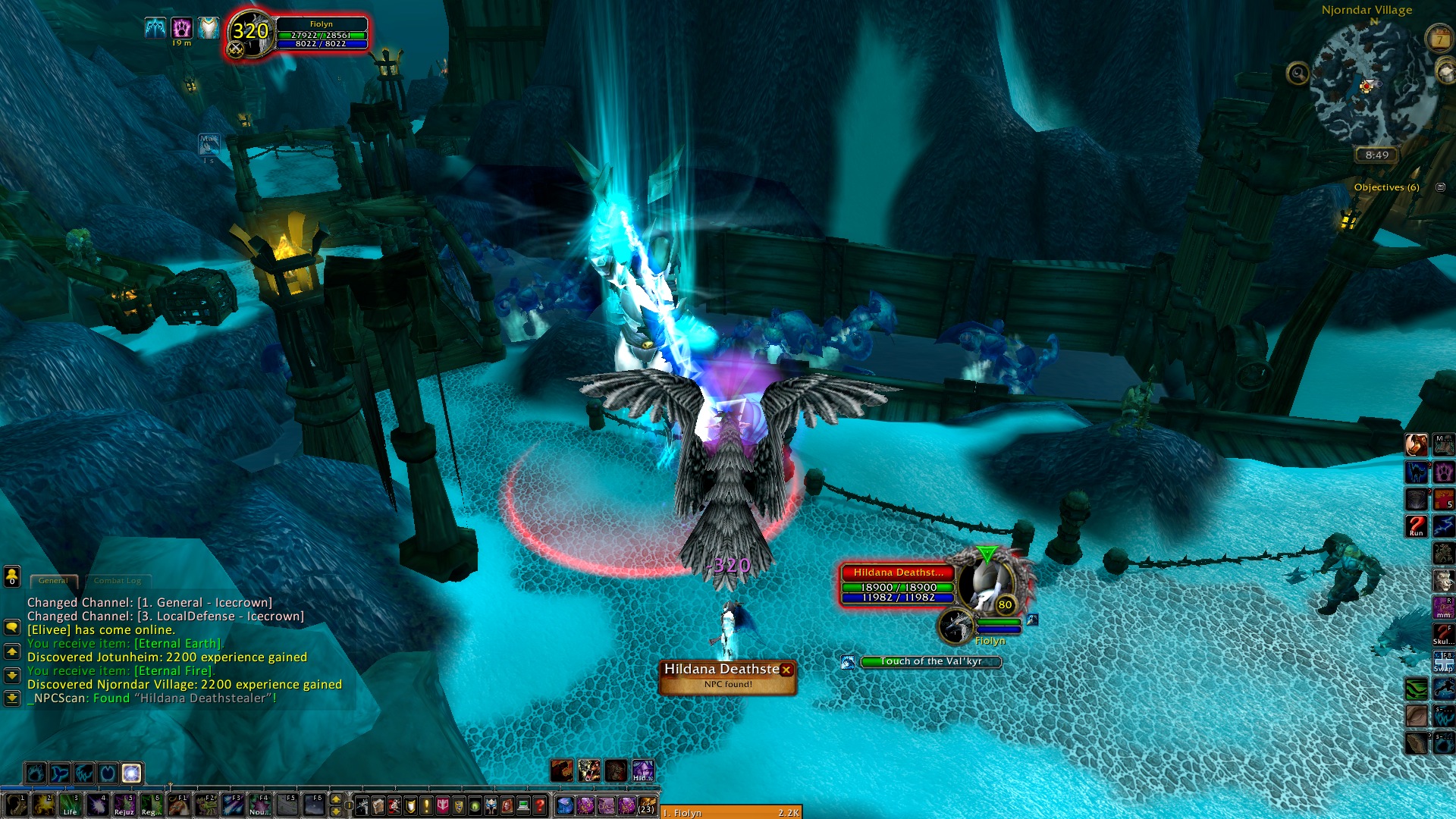Target the Hildana Deathstealer unit frame portrait
Viewport: 1456px width, 819px height.
tap(984, 584)
